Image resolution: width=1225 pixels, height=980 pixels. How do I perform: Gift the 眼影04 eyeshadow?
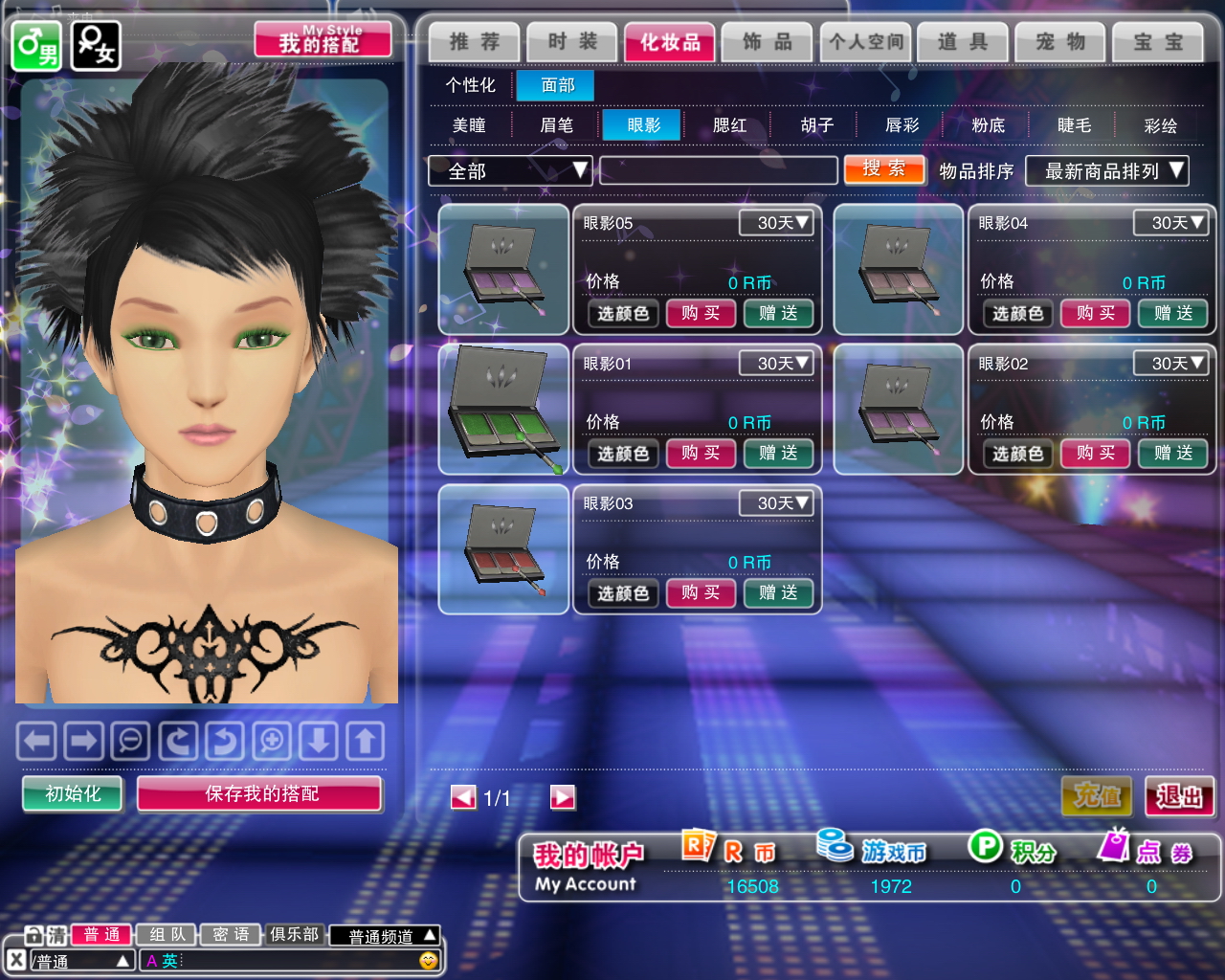1172,313
